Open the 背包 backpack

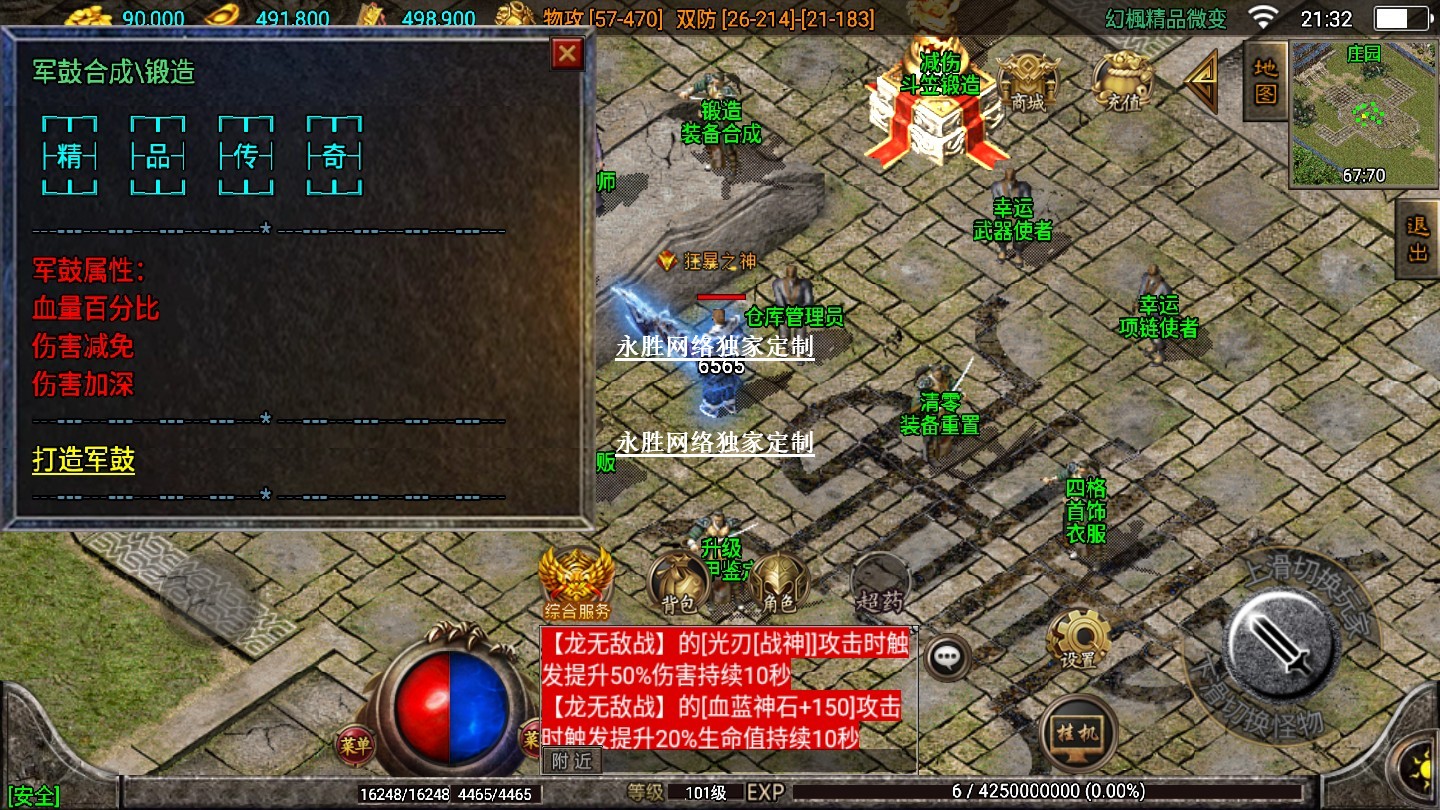(679, 582)
